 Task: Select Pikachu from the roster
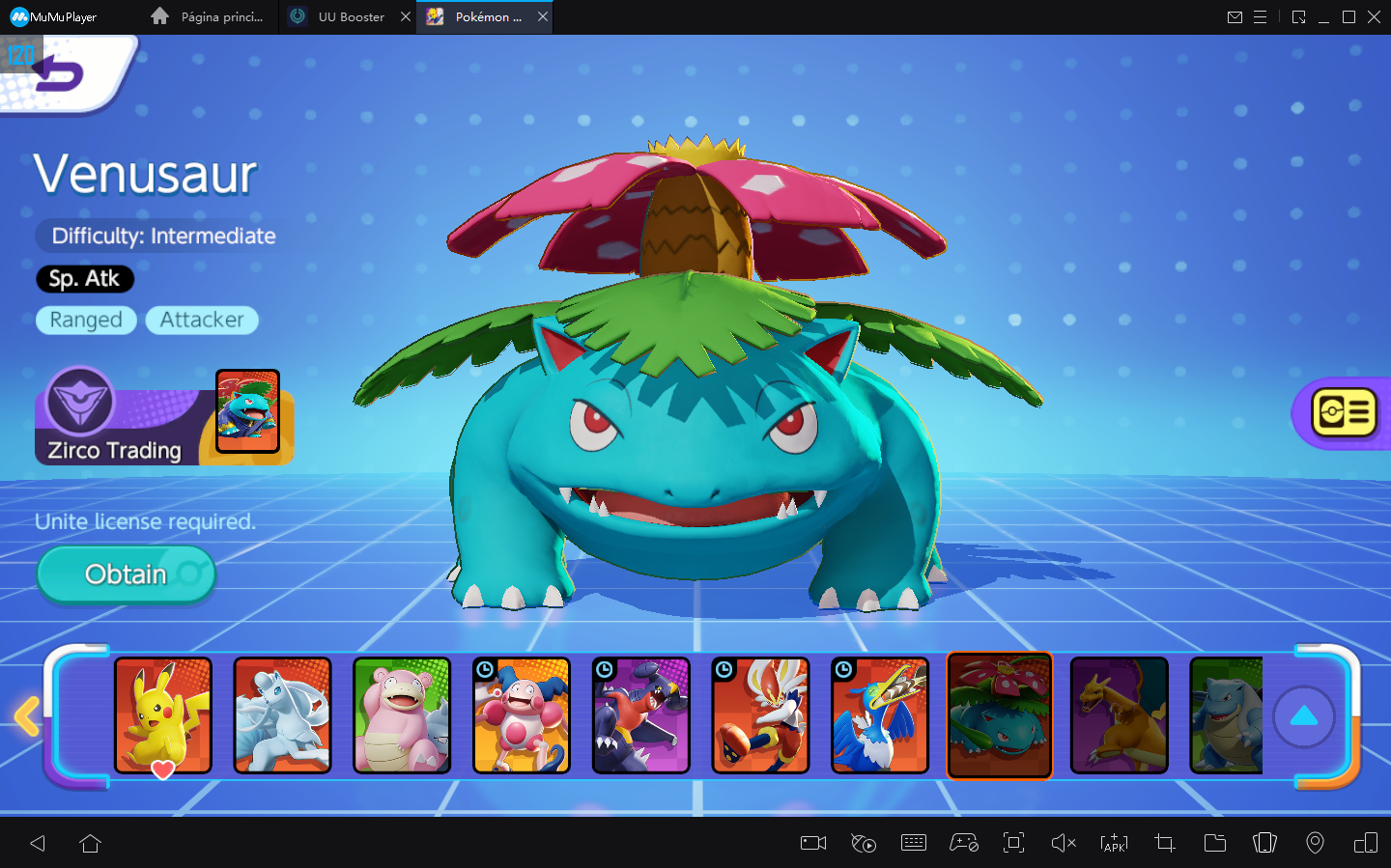click(x=163, y=715)
